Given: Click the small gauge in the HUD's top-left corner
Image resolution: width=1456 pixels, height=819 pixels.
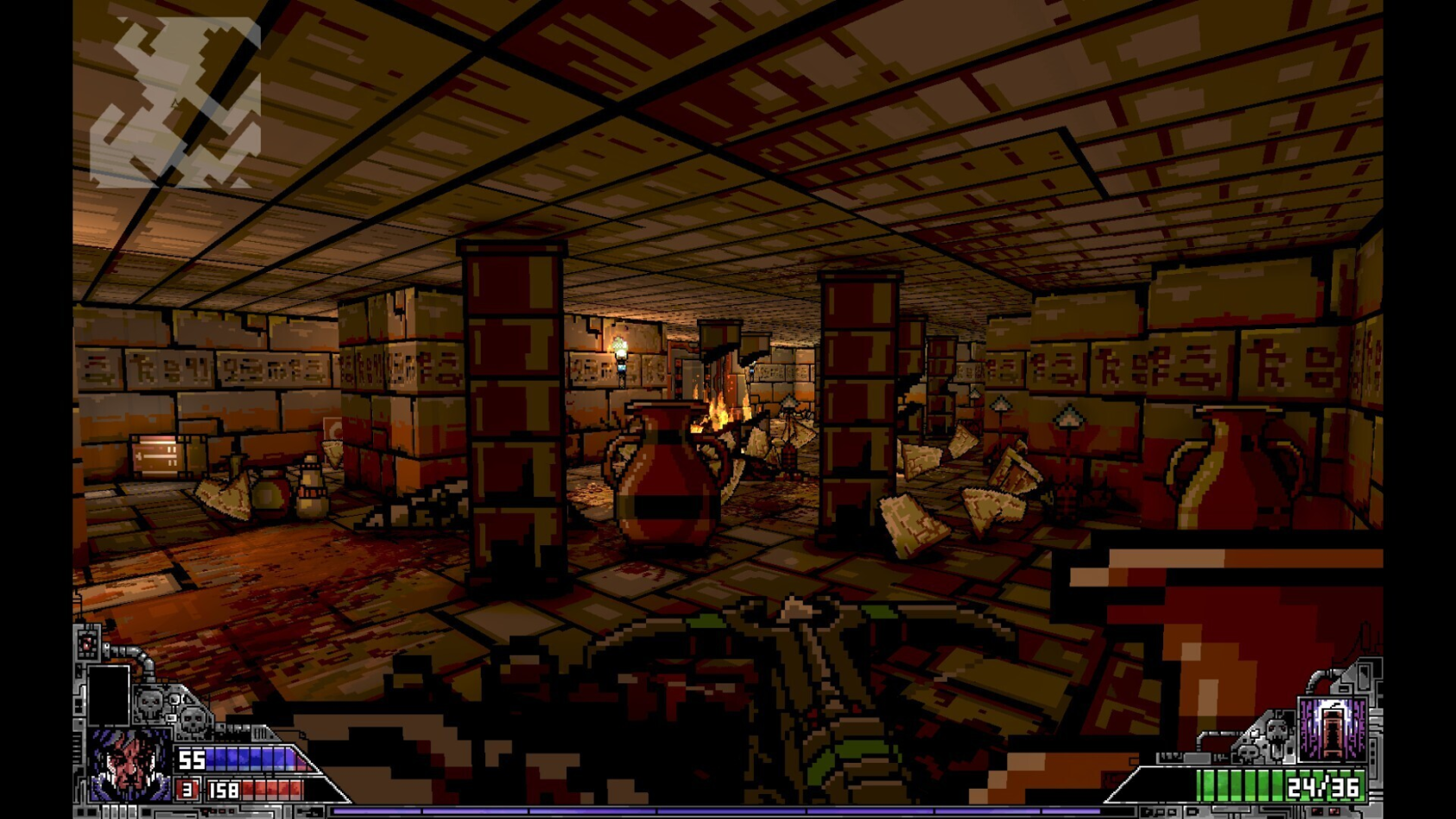Looking at the screenshot, I should tap(86, 643).
